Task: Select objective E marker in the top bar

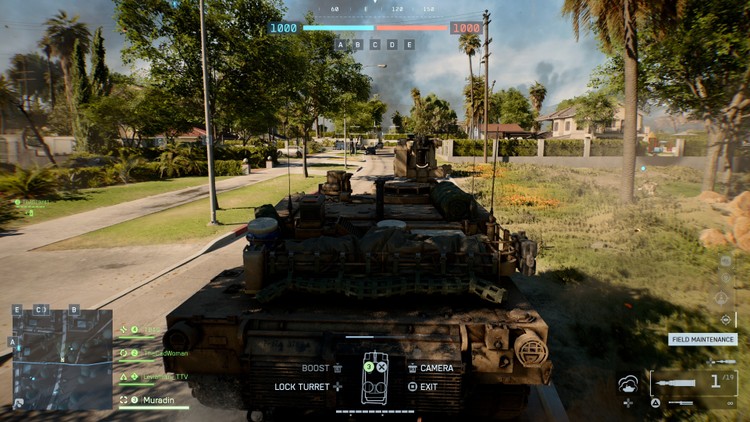Action: tap(409, 44)
